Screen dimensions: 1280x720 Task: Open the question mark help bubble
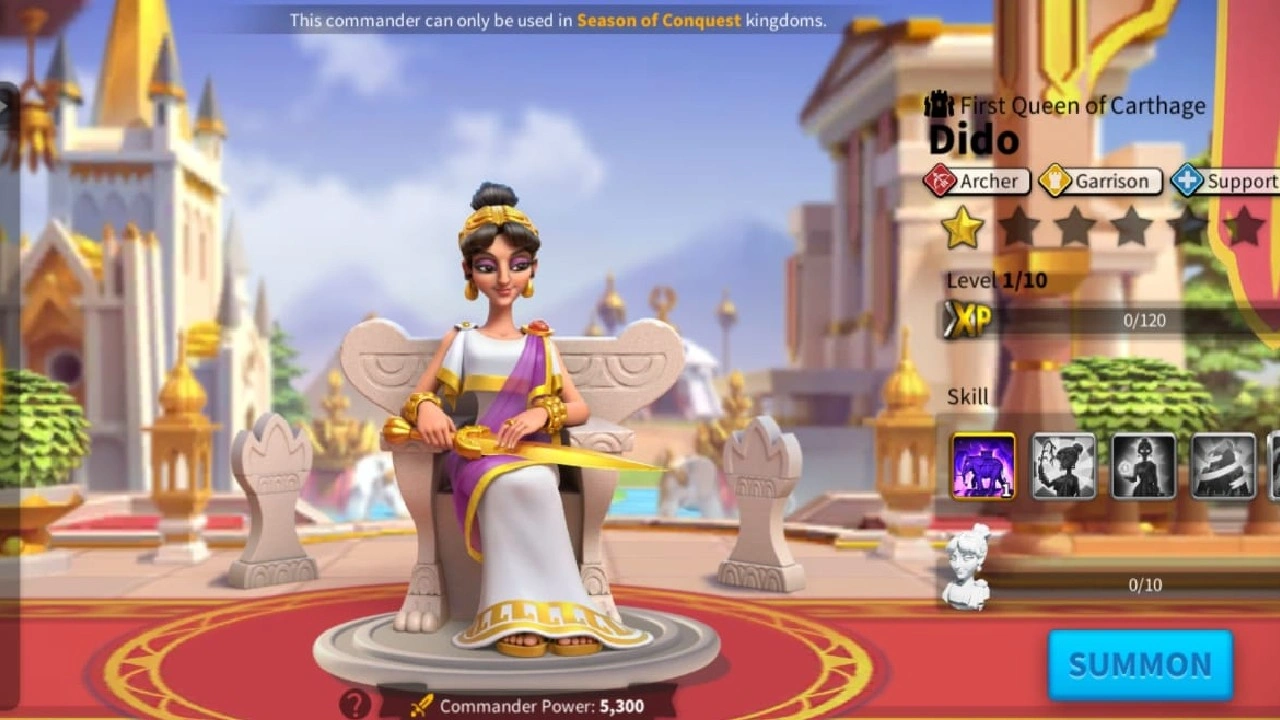pyautogui.click(x=355, y=705)
